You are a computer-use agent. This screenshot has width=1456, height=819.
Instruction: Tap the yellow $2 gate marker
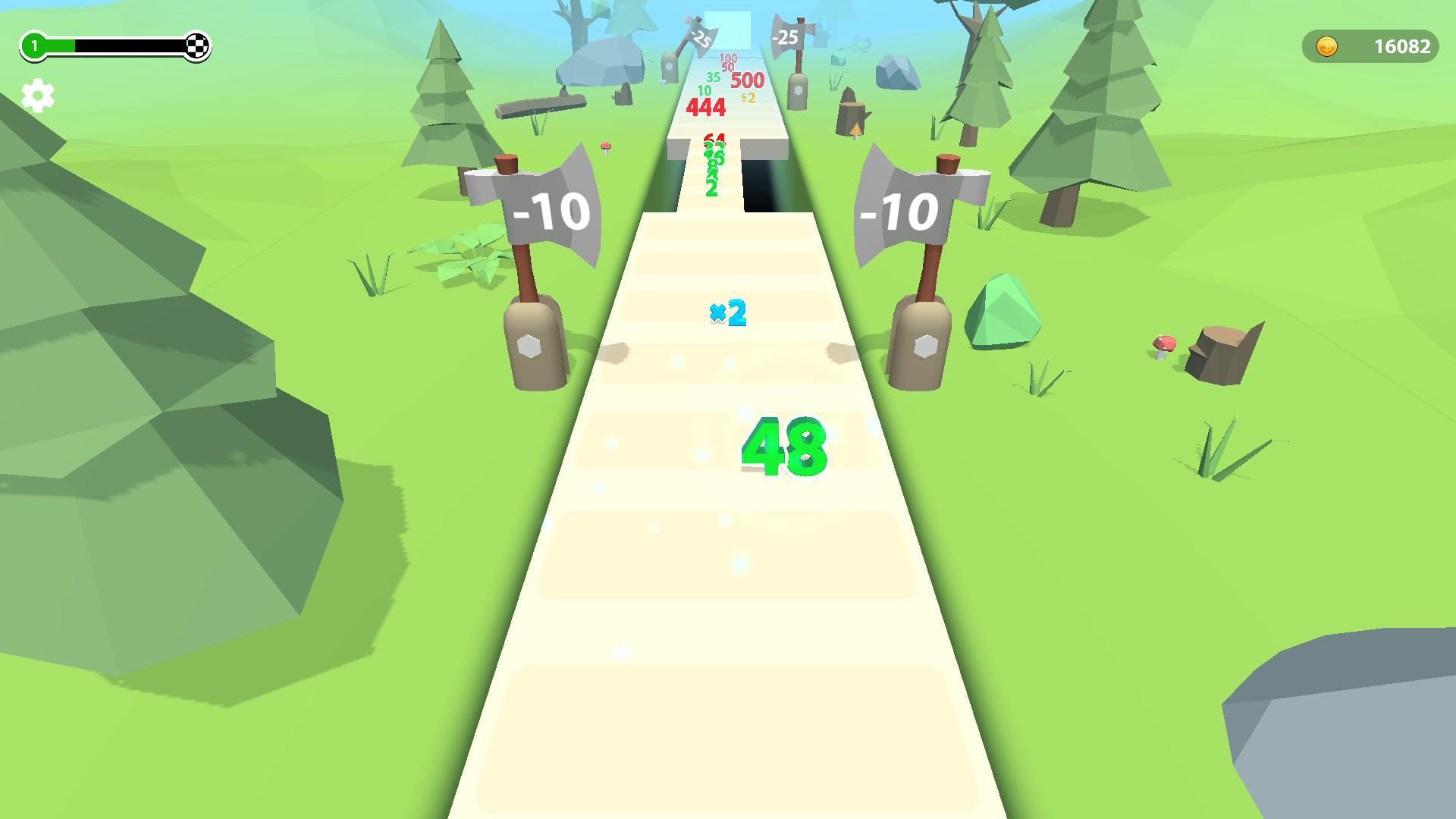coord(747,96)
